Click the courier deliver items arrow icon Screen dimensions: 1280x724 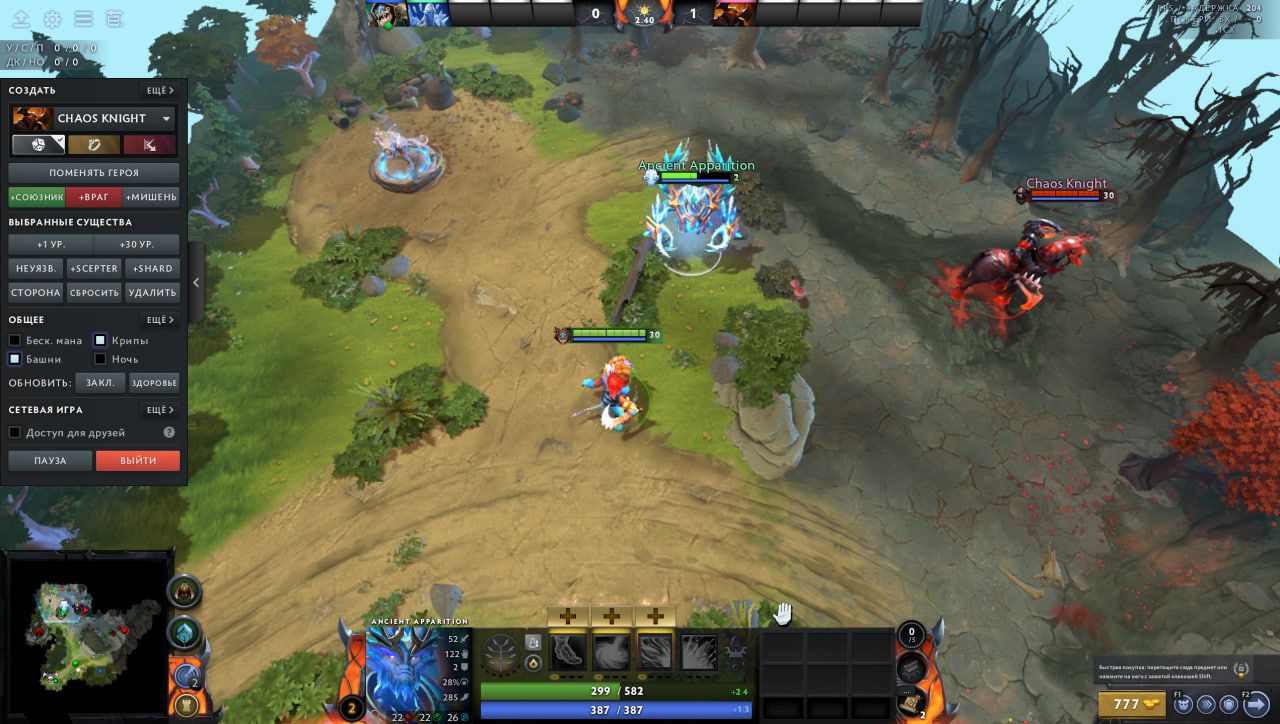click(1256, 703)
